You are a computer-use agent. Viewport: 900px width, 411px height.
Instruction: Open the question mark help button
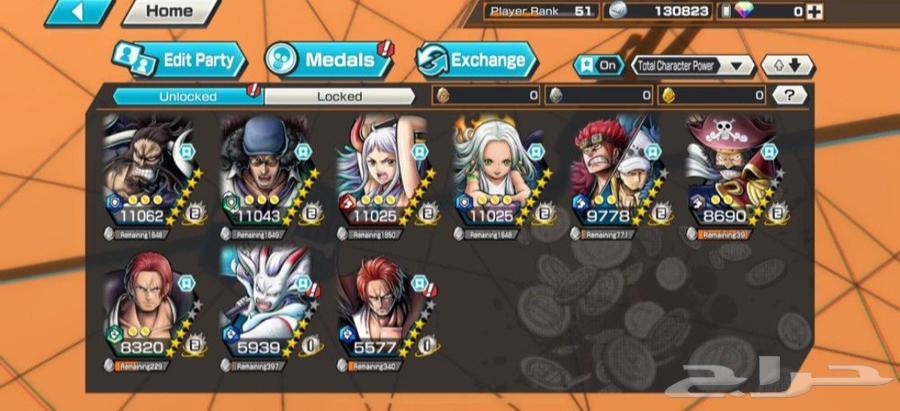[x=790, y=96]
